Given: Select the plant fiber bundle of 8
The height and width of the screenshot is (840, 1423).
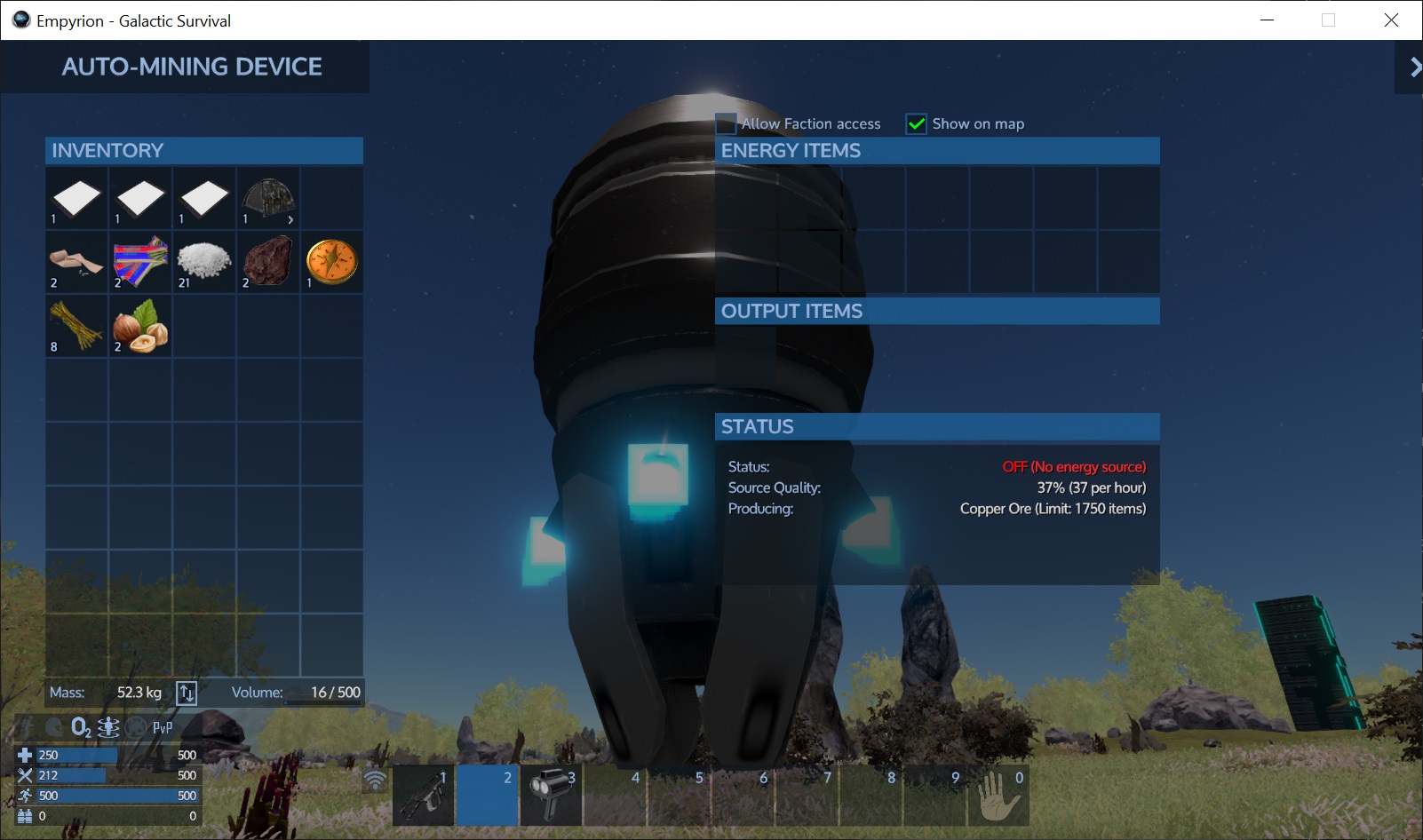Looking at the screenshot, I should (76, 326).
